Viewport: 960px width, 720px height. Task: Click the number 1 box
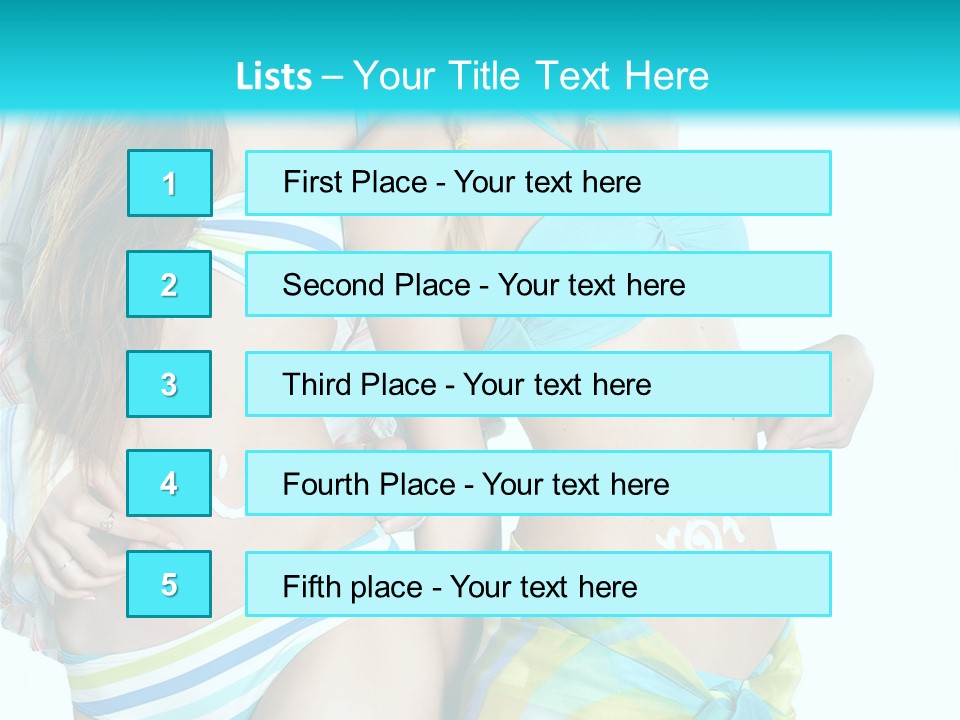coord(170,183)
